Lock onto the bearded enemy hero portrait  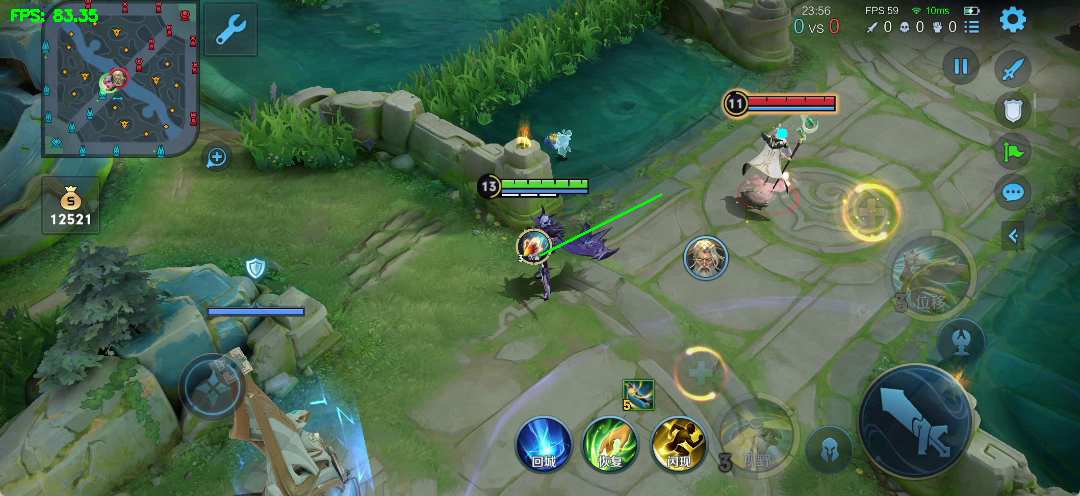click(x=706, y=258)
